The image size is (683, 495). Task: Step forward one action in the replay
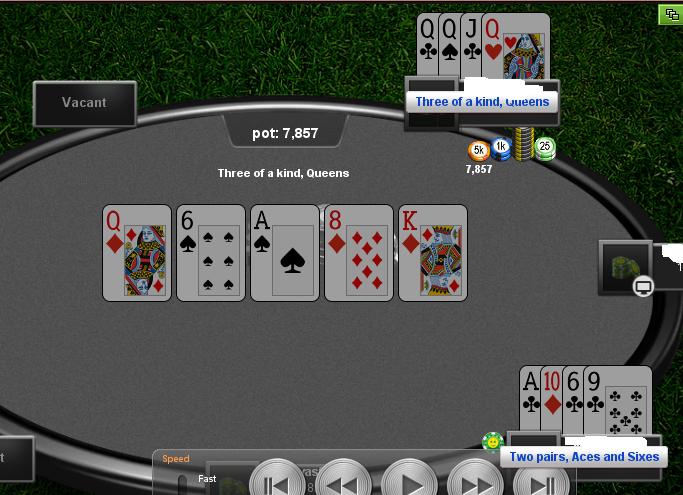(541, 484)
